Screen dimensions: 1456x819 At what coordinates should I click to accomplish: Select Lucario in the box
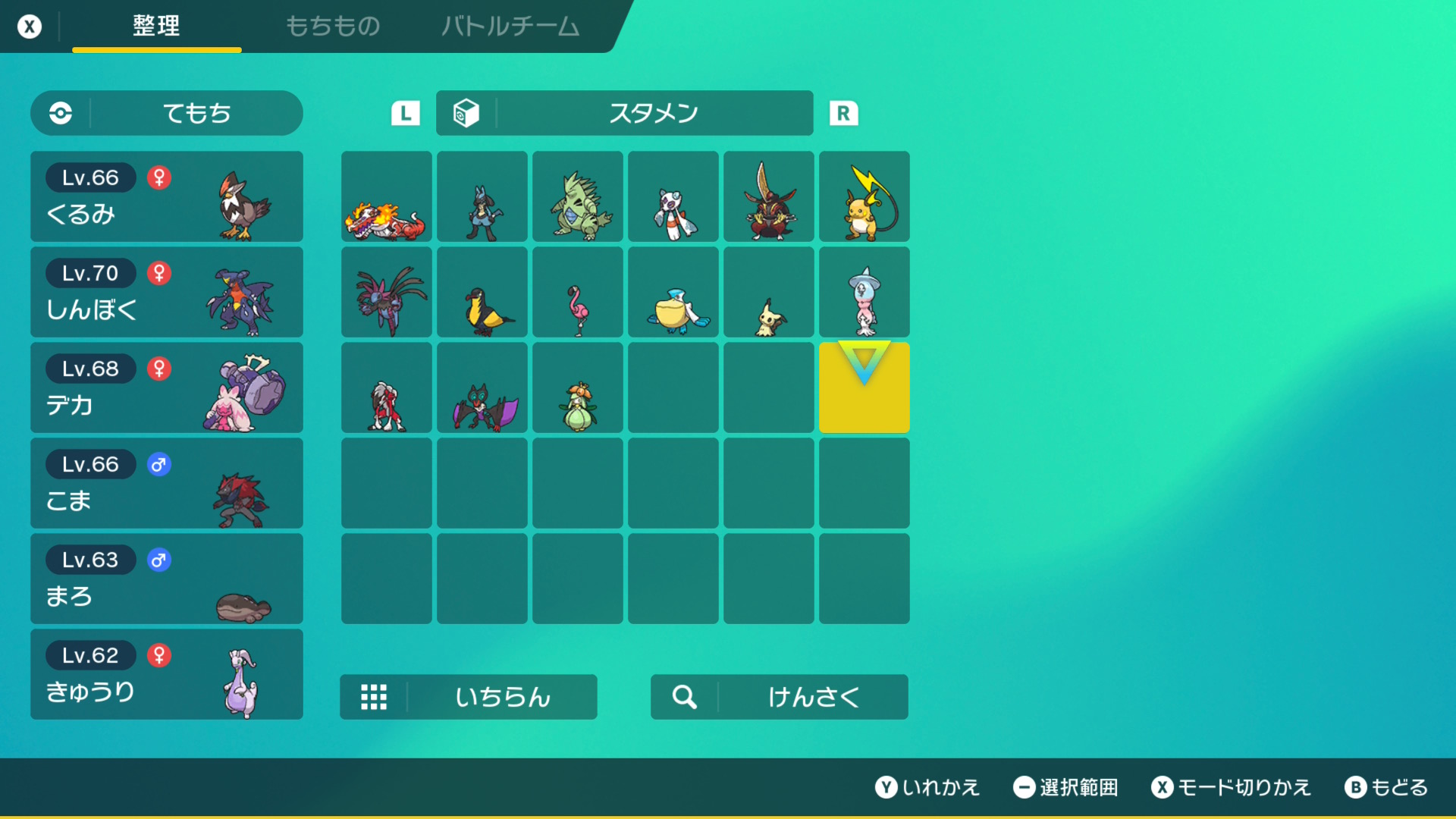point(482,197)
